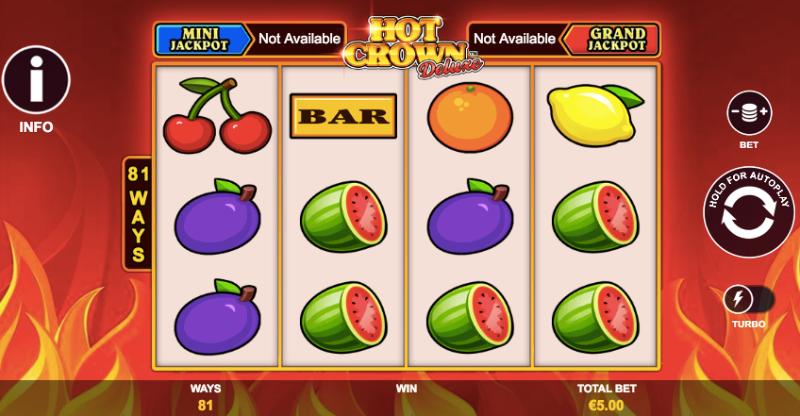Open the Bet amount settings
Viewport: 800px width, 416px height.
(x=749, y=113)
